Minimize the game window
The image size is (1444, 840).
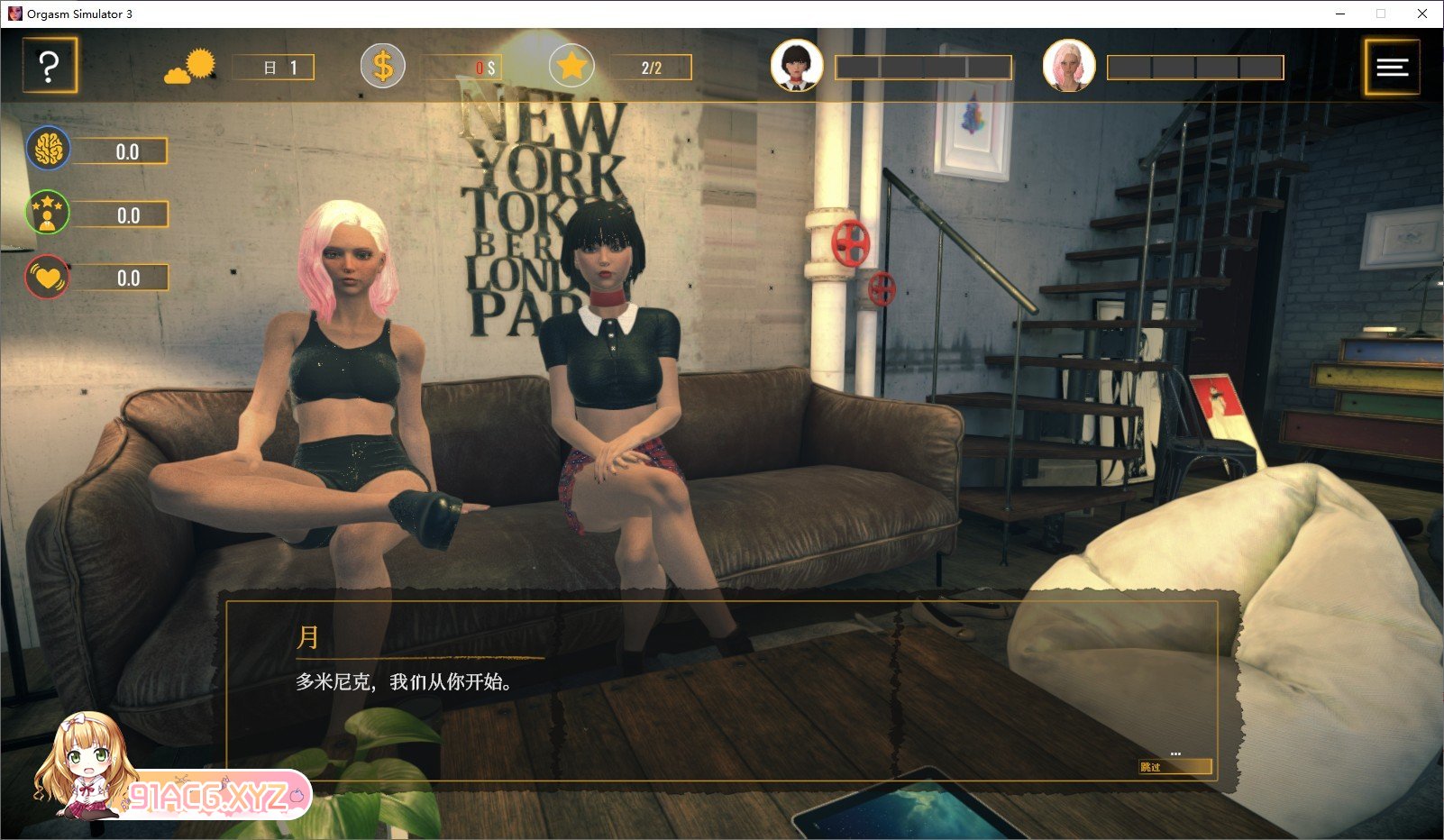coord(1340,14)
